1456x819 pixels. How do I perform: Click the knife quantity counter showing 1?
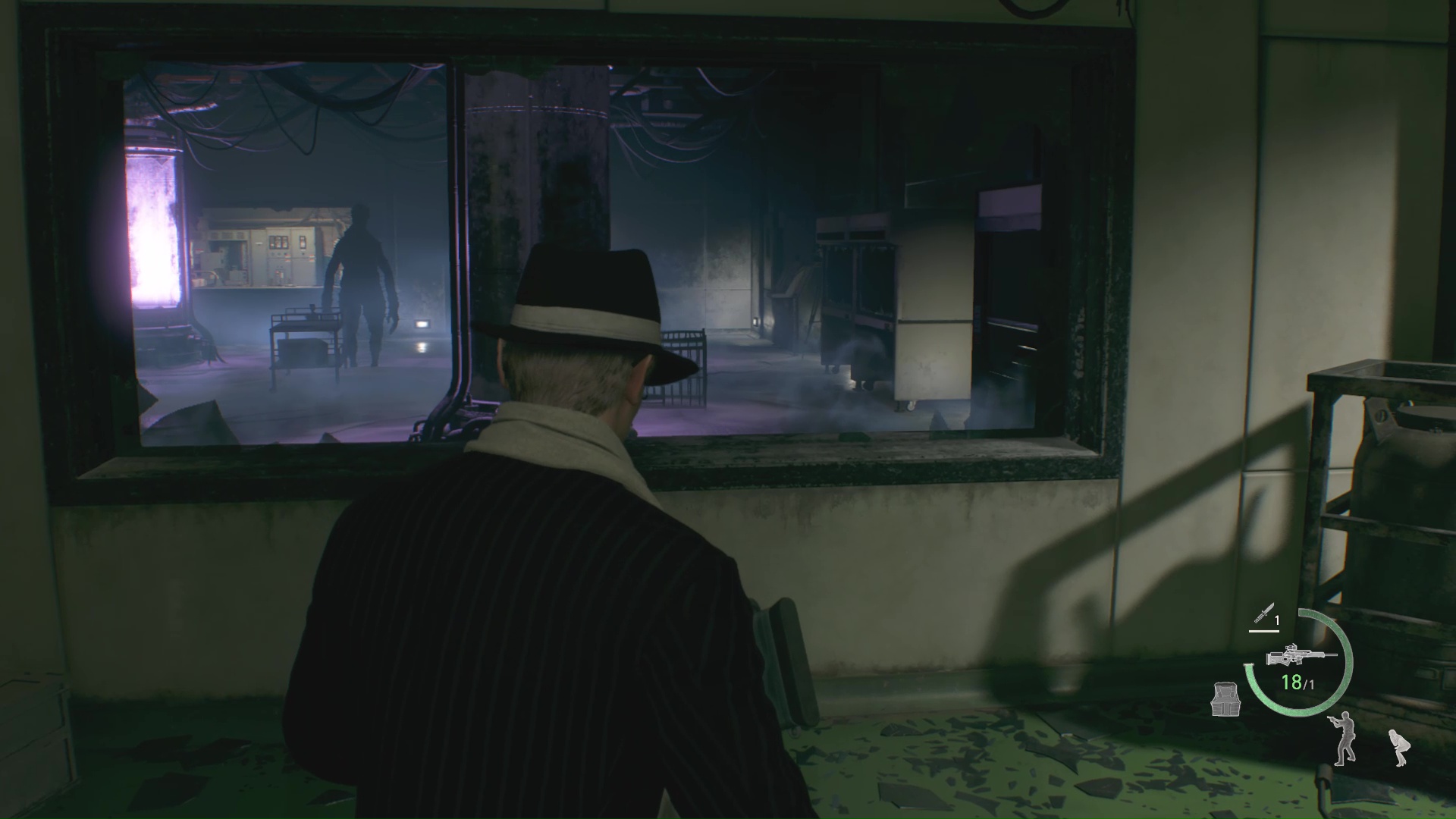tap(1277, 620)
